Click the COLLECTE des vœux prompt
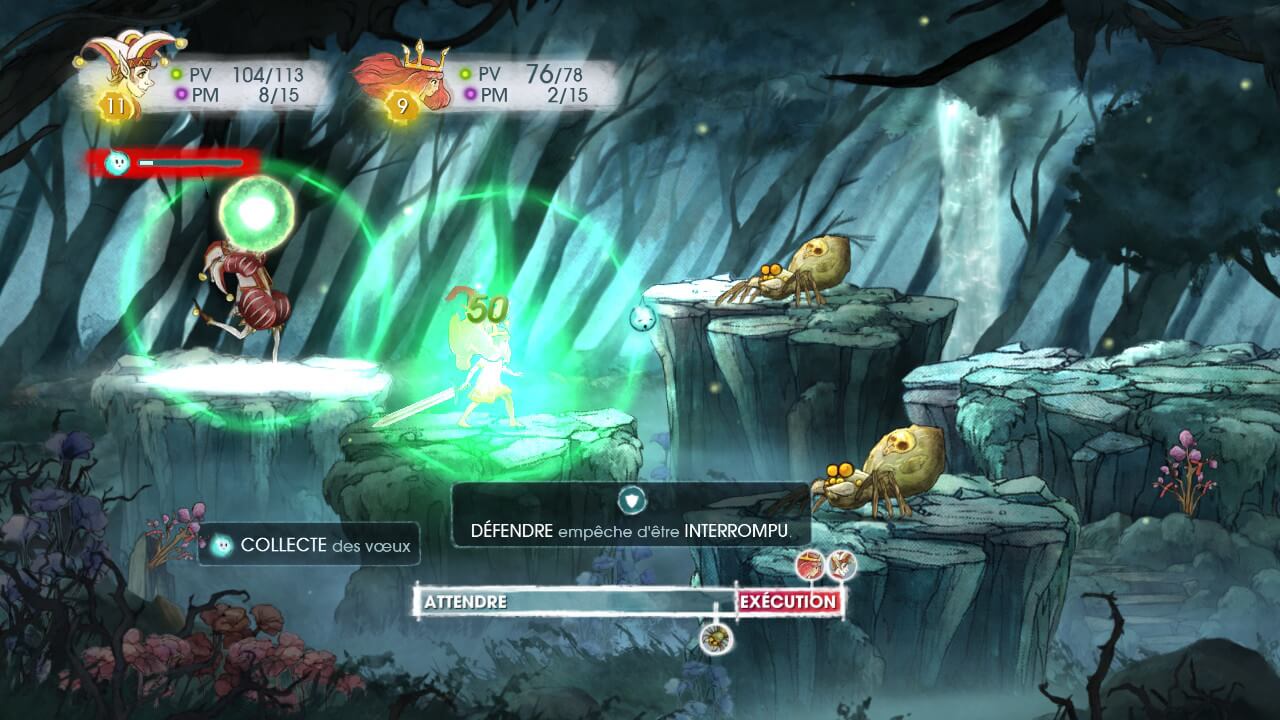This screenshot has width=1280, height=720. [x=309, y=546]
